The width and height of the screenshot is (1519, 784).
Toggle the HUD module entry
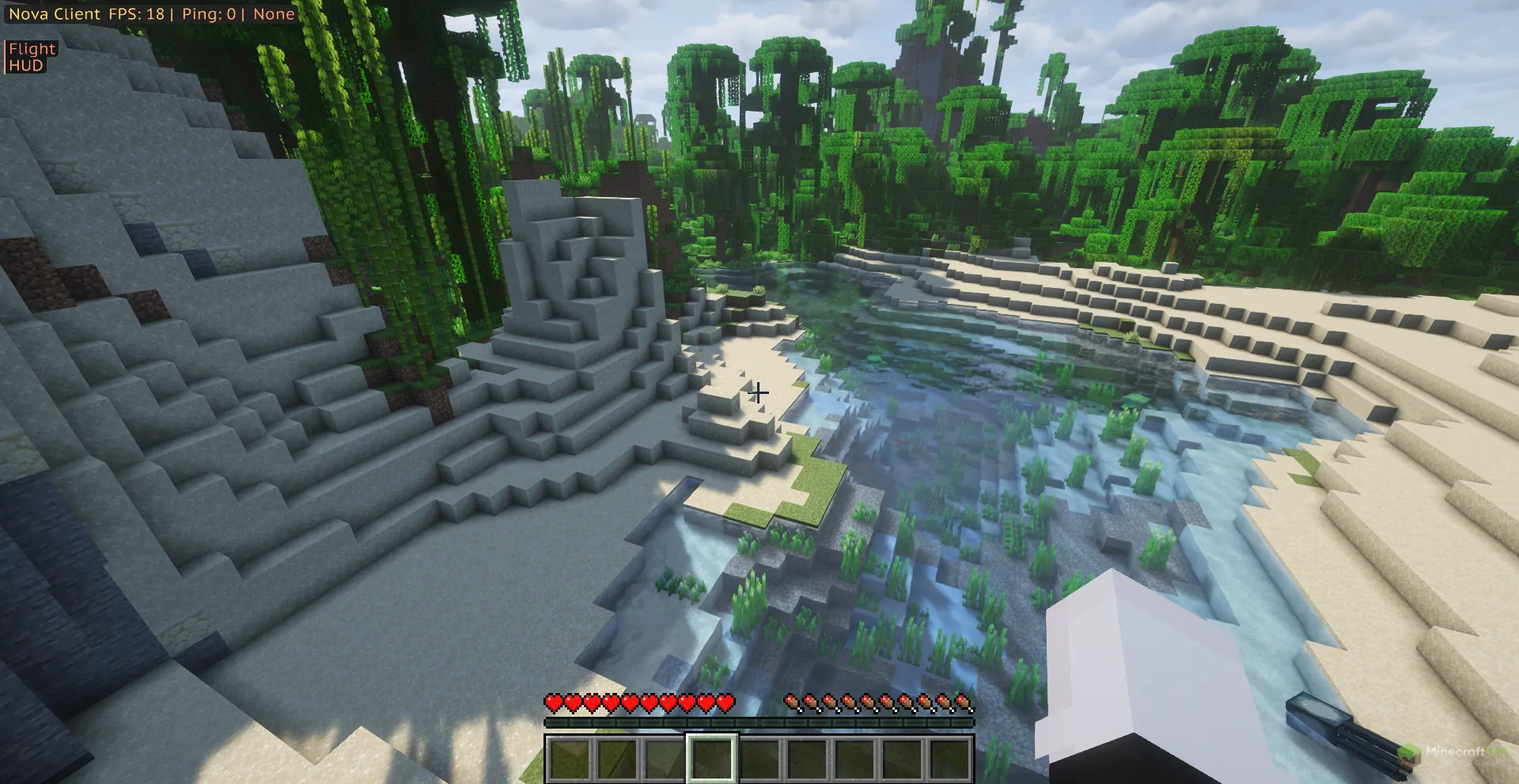coord(26,66)
